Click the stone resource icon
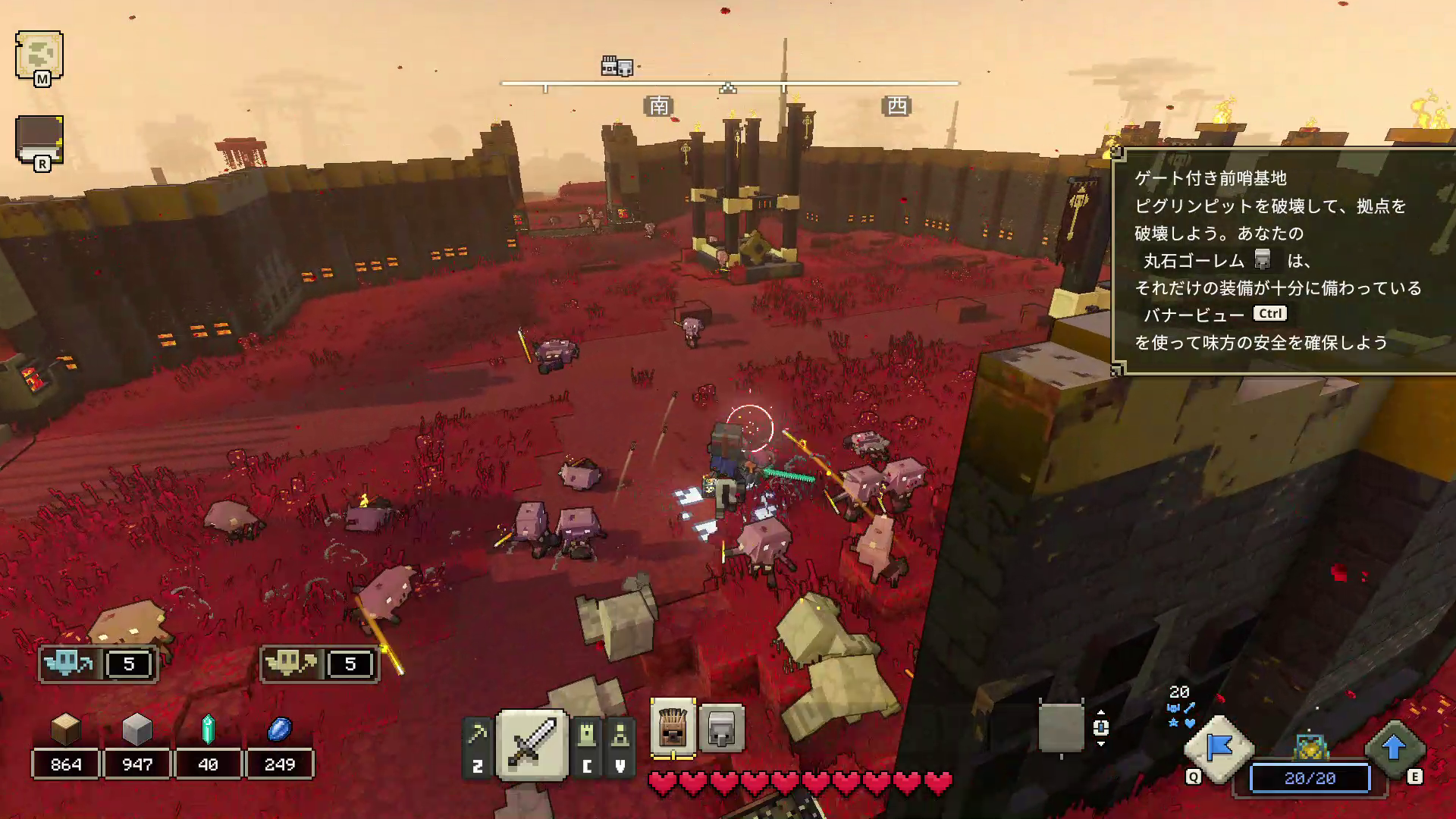 137,730
